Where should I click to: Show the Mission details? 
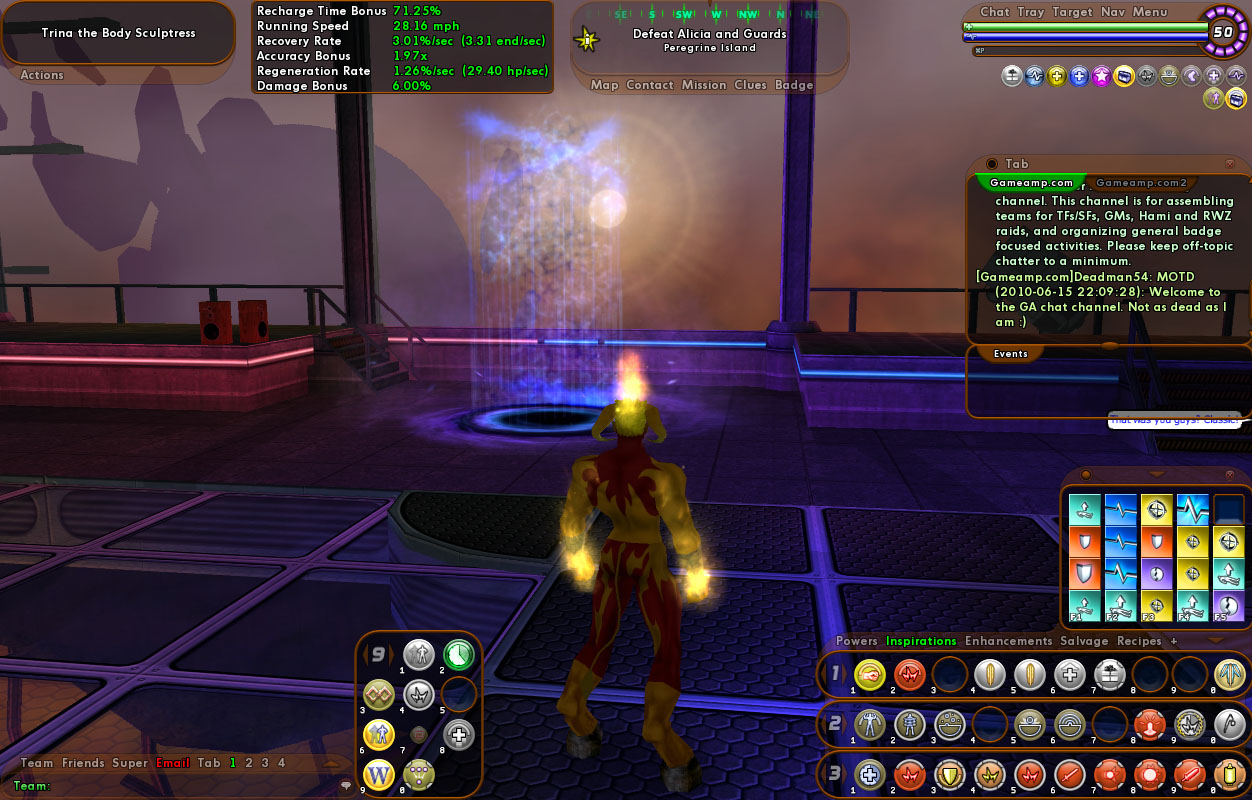pyautogui.click(x=703, y=85)
